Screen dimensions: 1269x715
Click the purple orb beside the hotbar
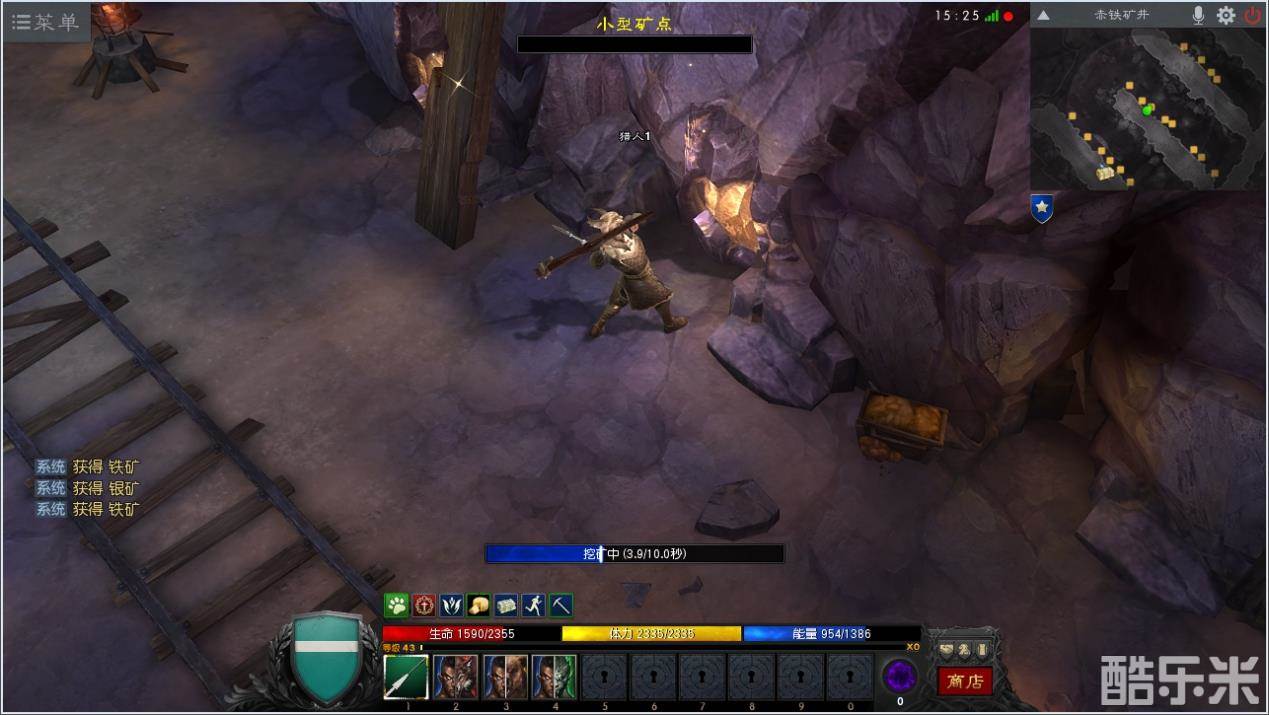click(900, 676)
